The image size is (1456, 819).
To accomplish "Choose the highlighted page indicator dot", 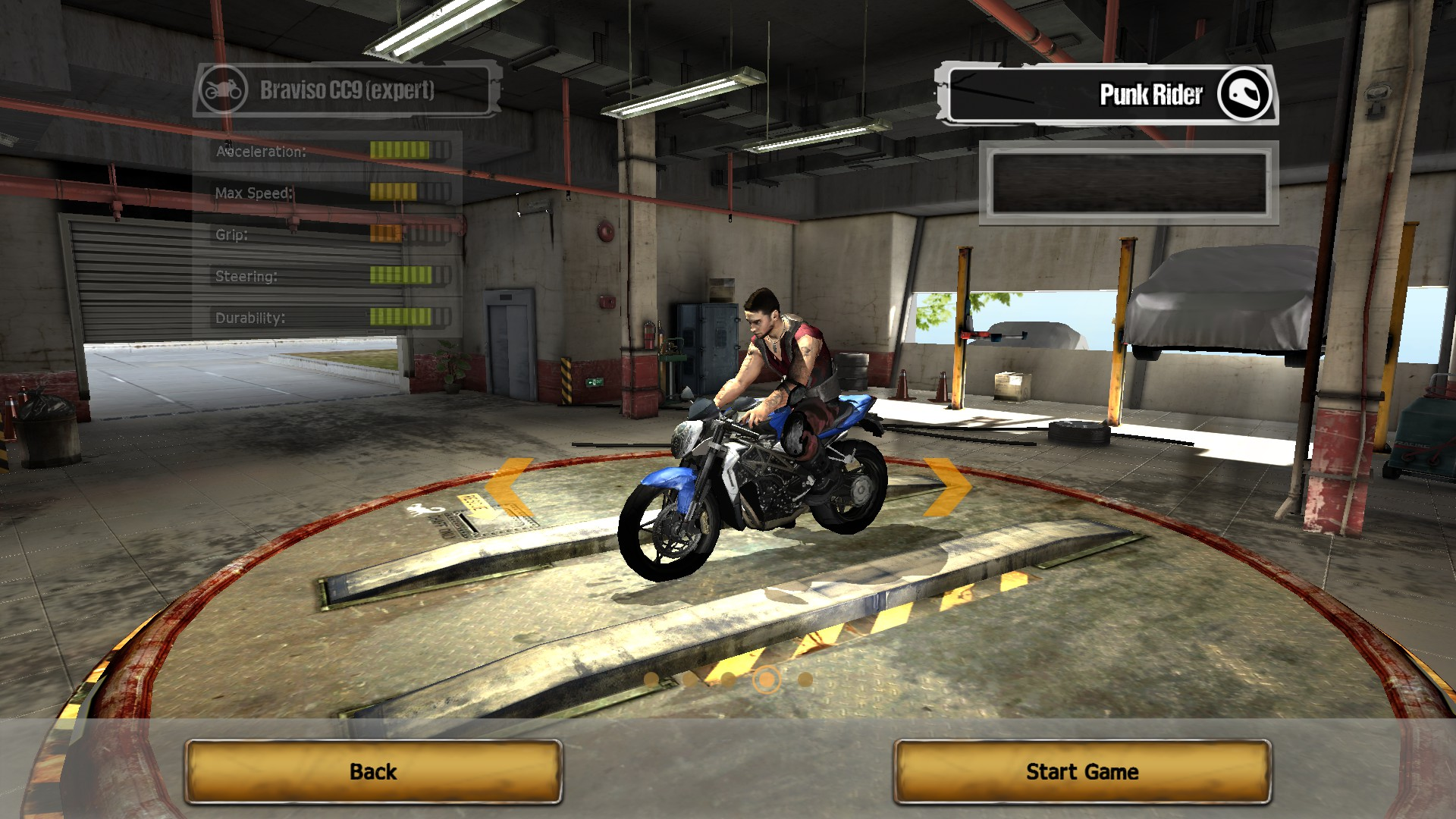I will coord(767,679).
